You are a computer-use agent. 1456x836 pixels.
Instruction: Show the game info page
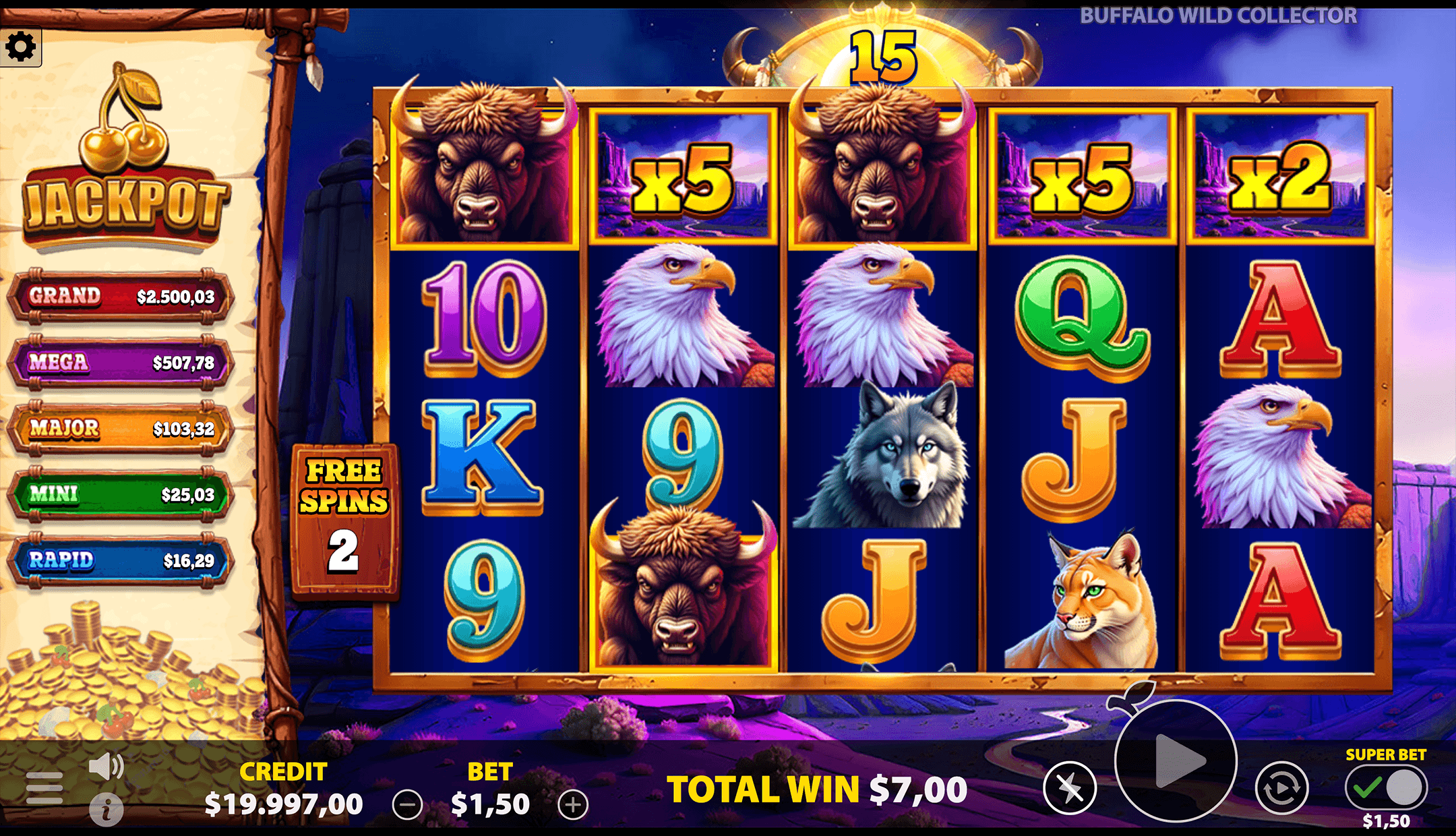(x=107, y=810)
